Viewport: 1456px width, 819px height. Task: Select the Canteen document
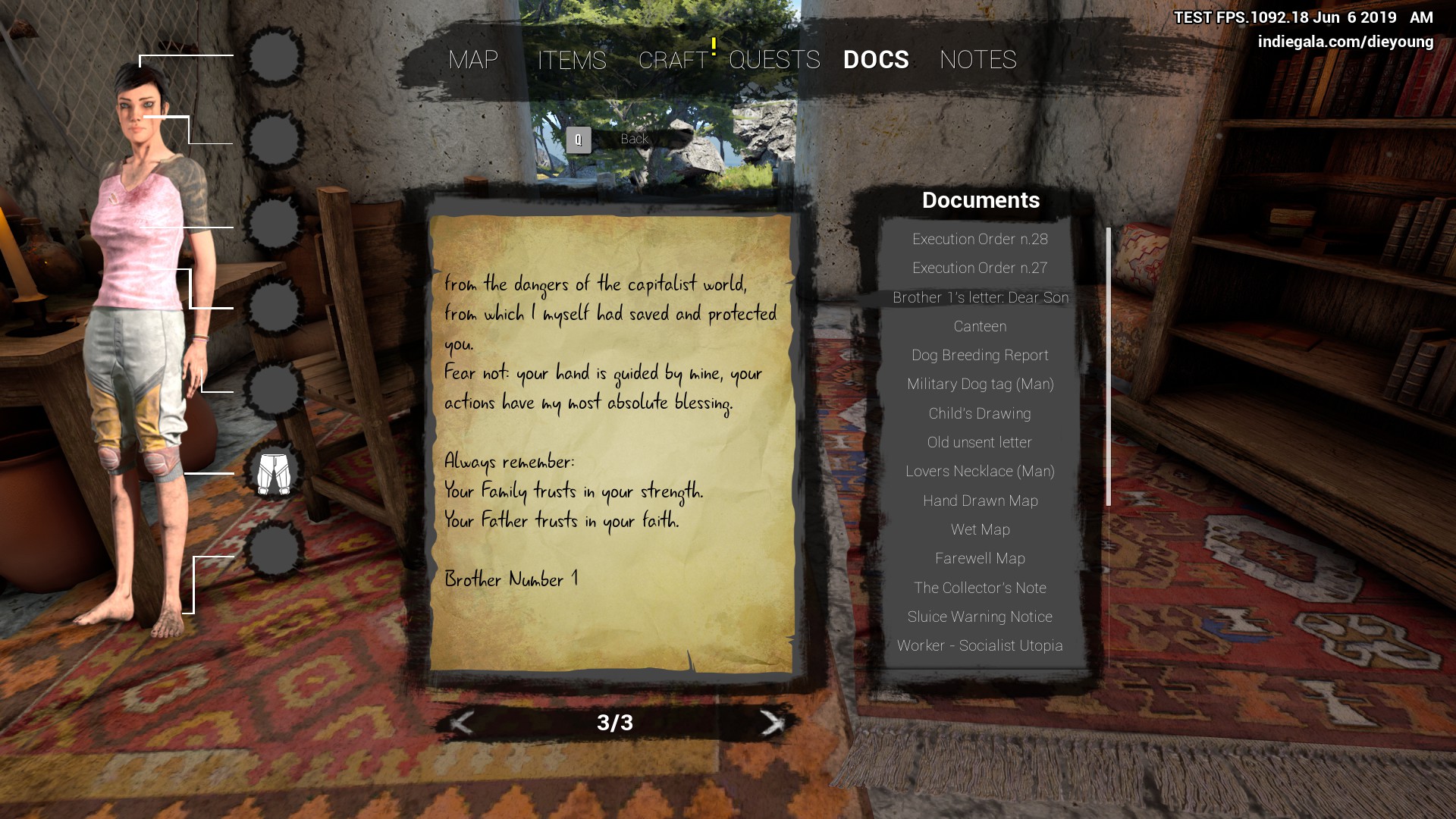click(x=980, y=327)
